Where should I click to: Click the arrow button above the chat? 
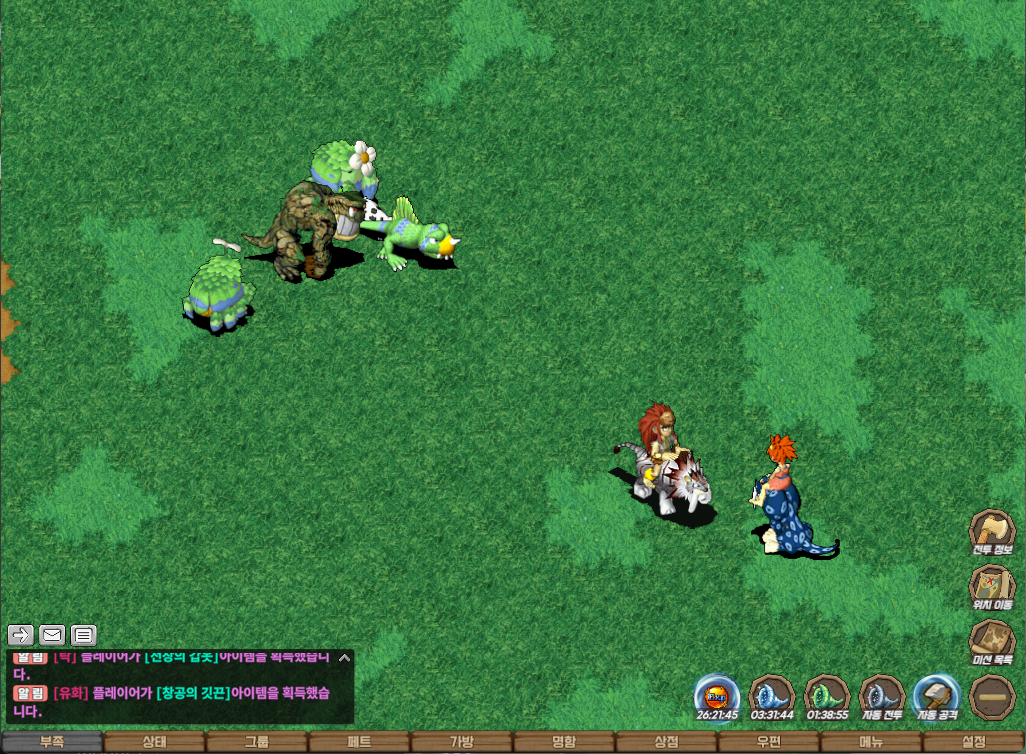[21, 634]
